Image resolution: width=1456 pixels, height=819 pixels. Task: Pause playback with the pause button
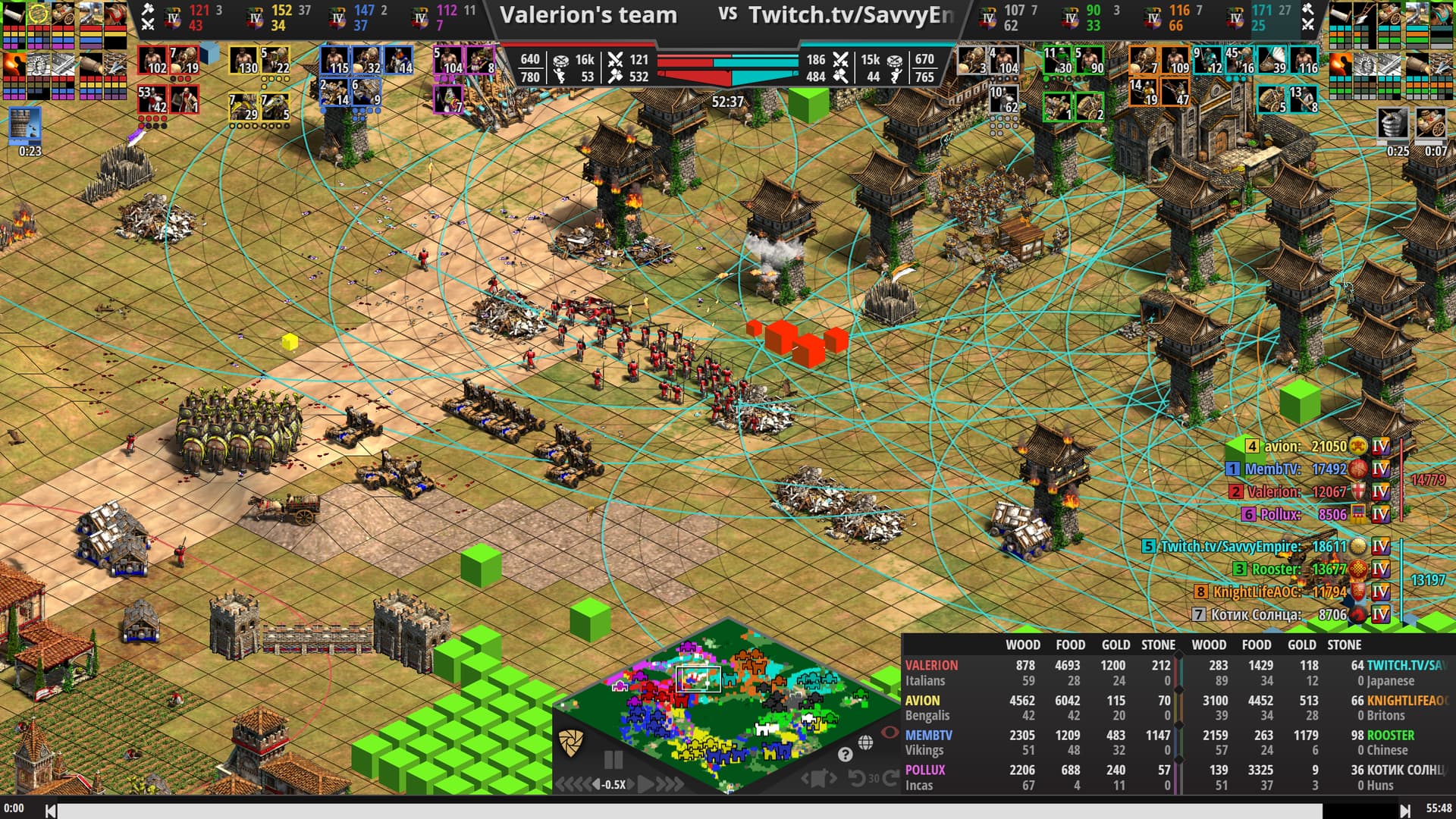point(613,761)
